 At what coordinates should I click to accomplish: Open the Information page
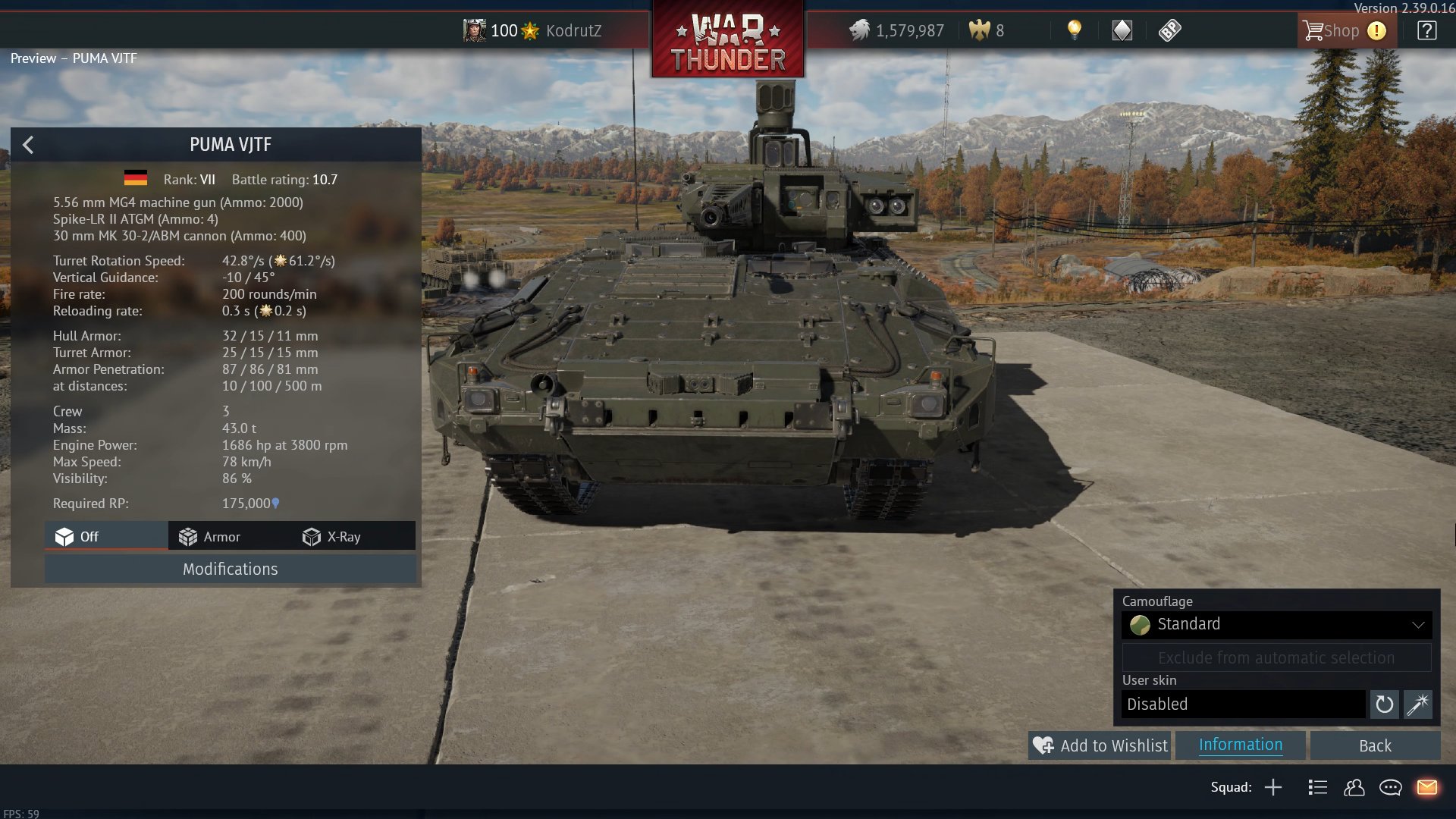[1241, 745]
